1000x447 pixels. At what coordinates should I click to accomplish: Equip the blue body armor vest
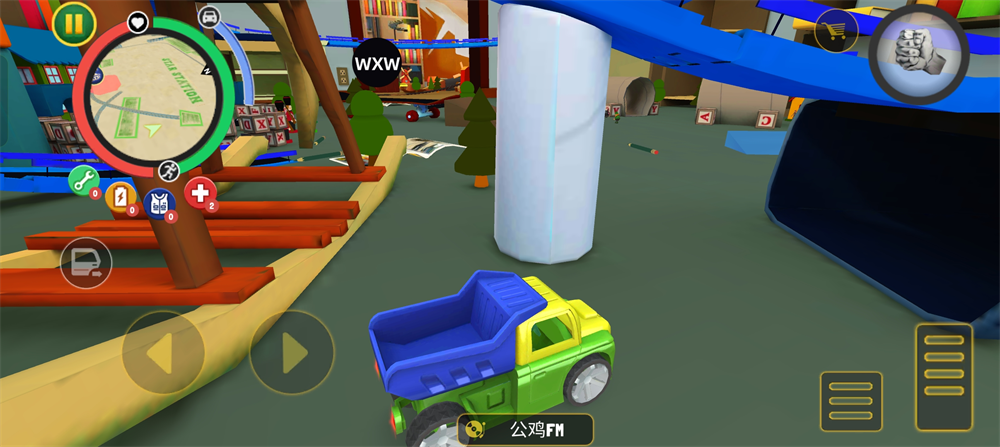(159, 203)
